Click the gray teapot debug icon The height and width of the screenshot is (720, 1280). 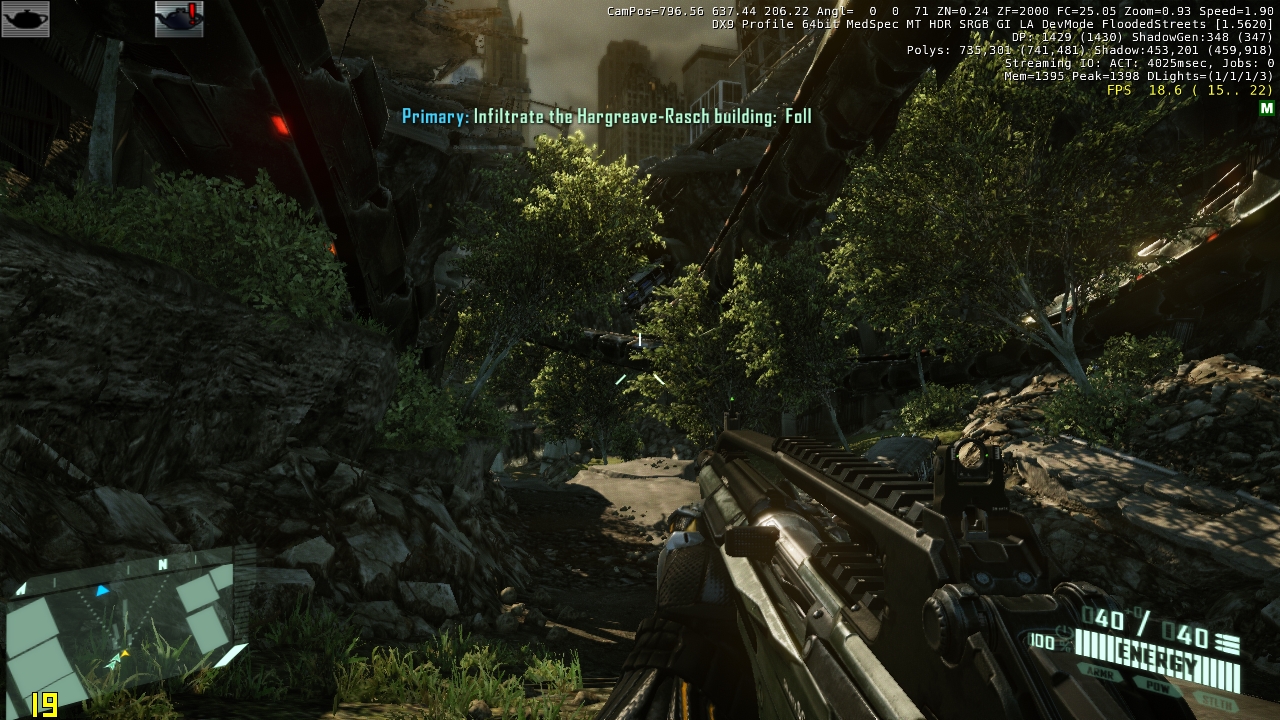[x=26, y=19]
